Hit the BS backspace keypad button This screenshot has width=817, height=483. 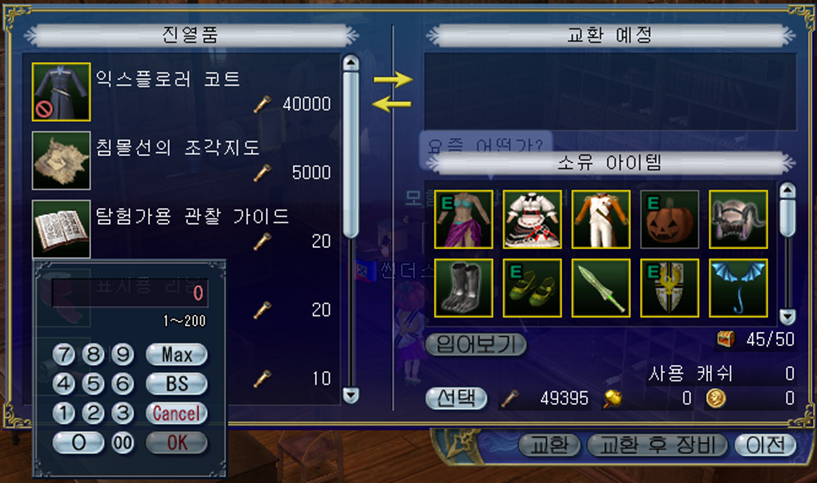176,383
